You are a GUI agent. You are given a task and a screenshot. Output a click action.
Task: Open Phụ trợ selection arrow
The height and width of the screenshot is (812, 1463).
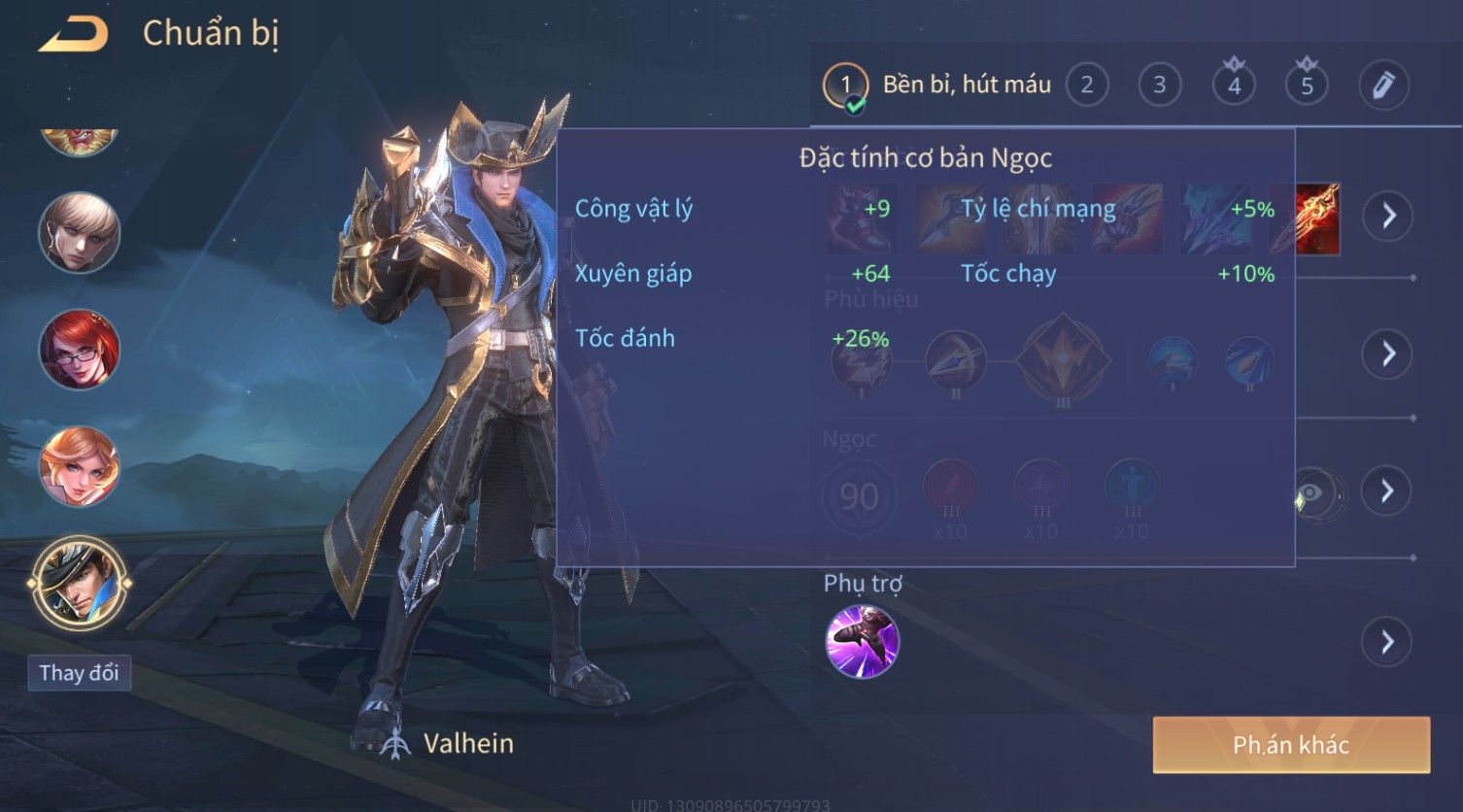click(1386, 642)
